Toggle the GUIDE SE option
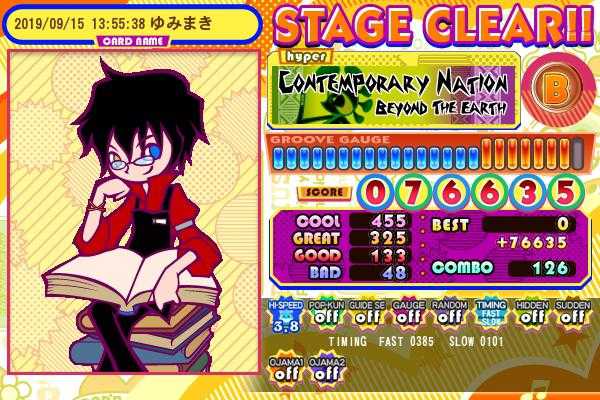 366,315
